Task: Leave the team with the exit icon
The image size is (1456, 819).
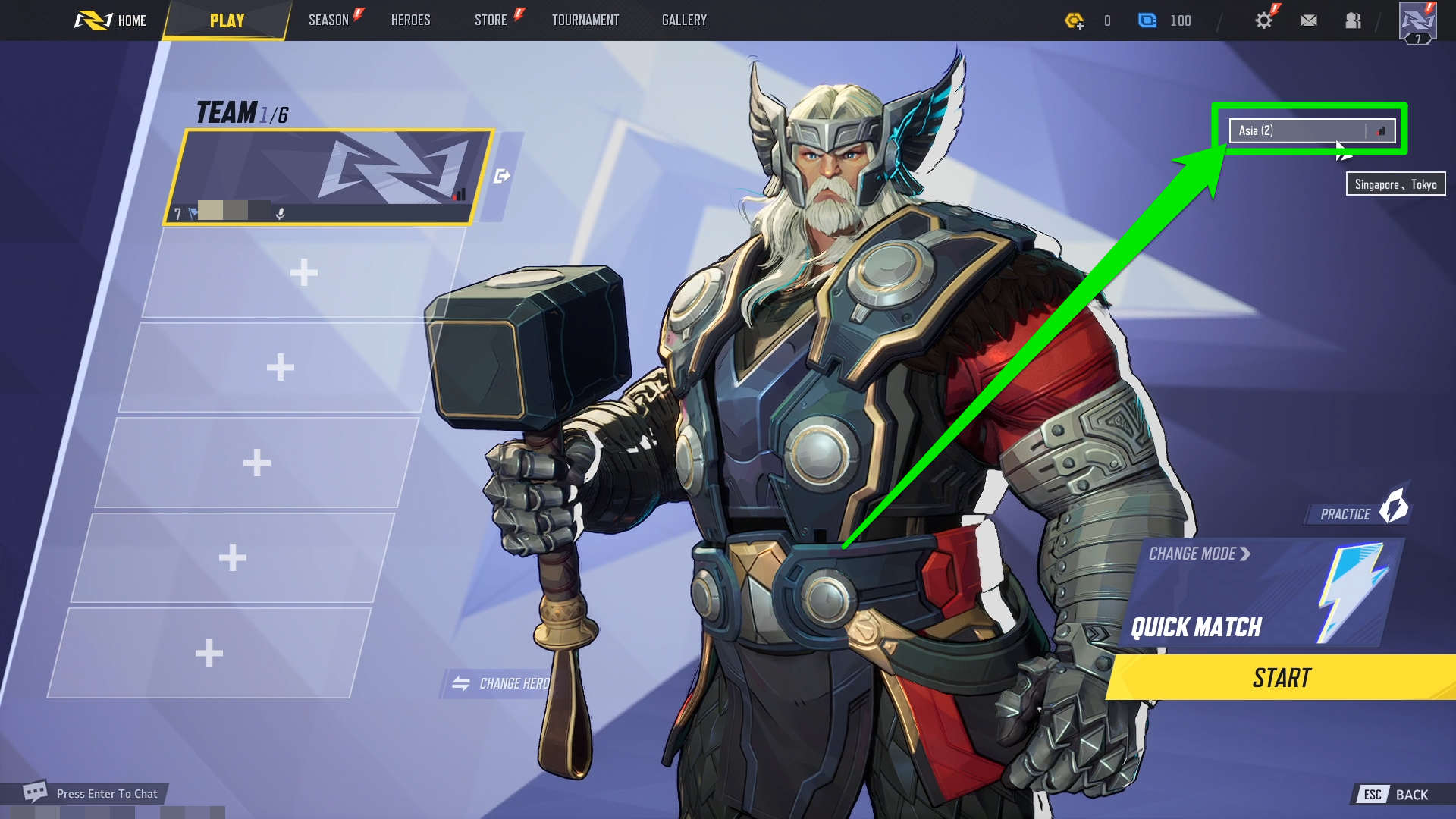Action: coord(501,177)
